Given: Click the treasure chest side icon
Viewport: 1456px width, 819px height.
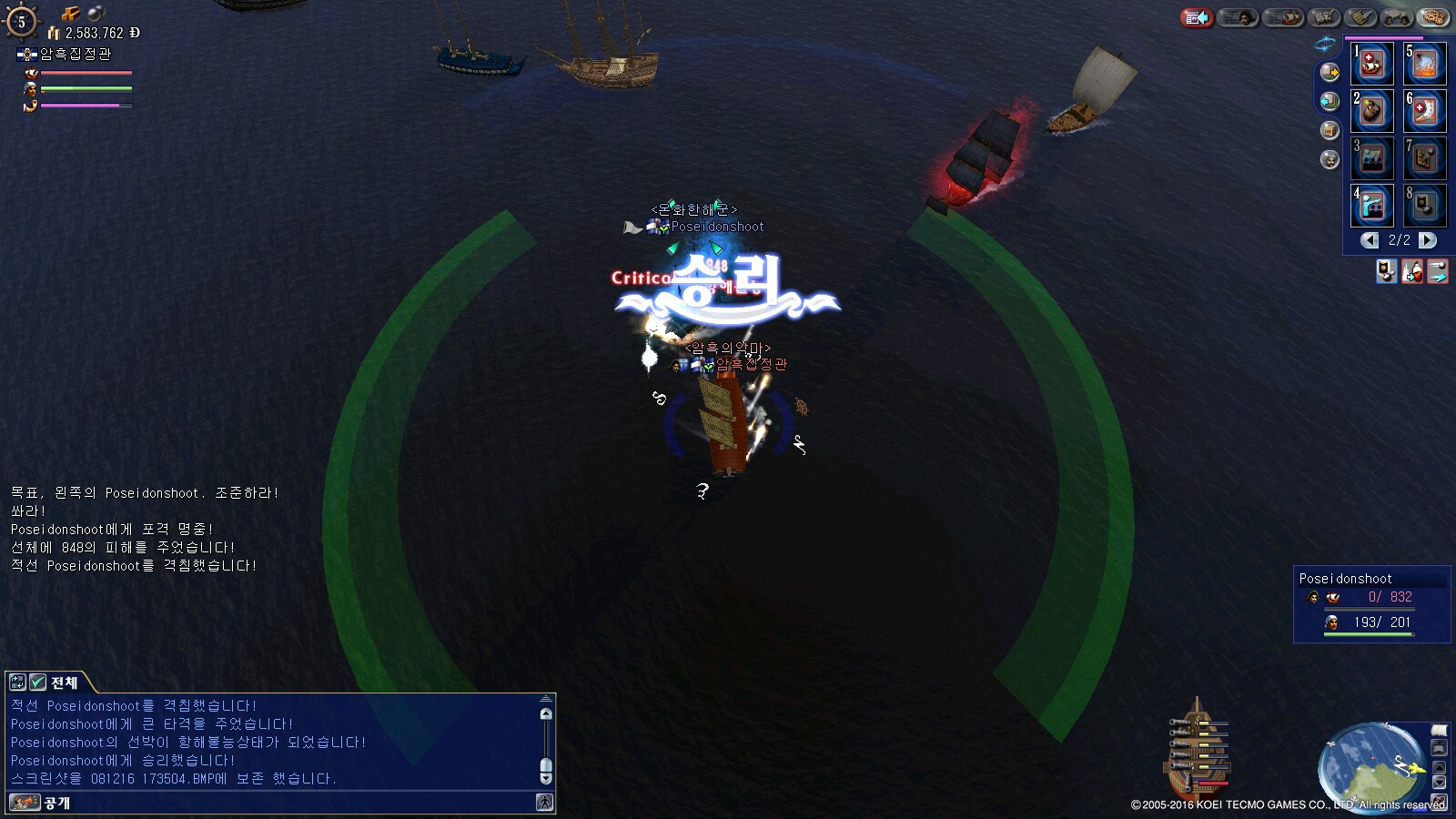Looking at the screenshot, I should (1330, 130).
